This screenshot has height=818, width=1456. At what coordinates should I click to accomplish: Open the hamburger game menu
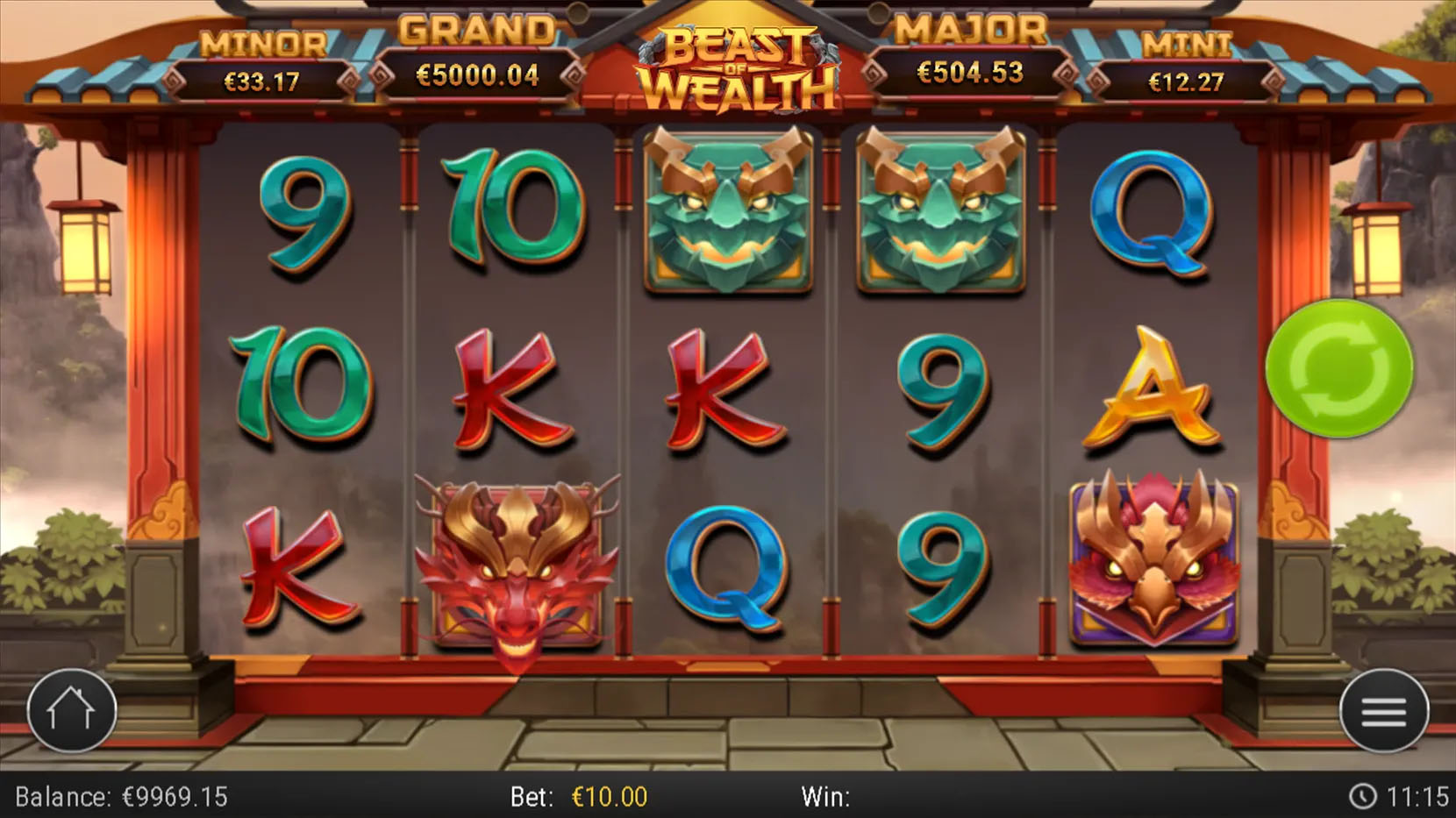point(1383,712)
